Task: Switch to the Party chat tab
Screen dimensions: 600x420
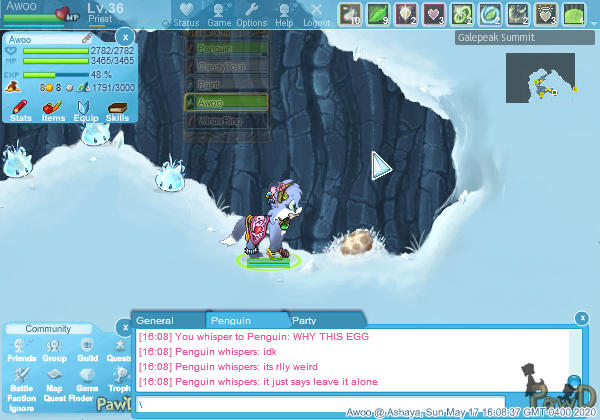Action: tap(304, 321)
